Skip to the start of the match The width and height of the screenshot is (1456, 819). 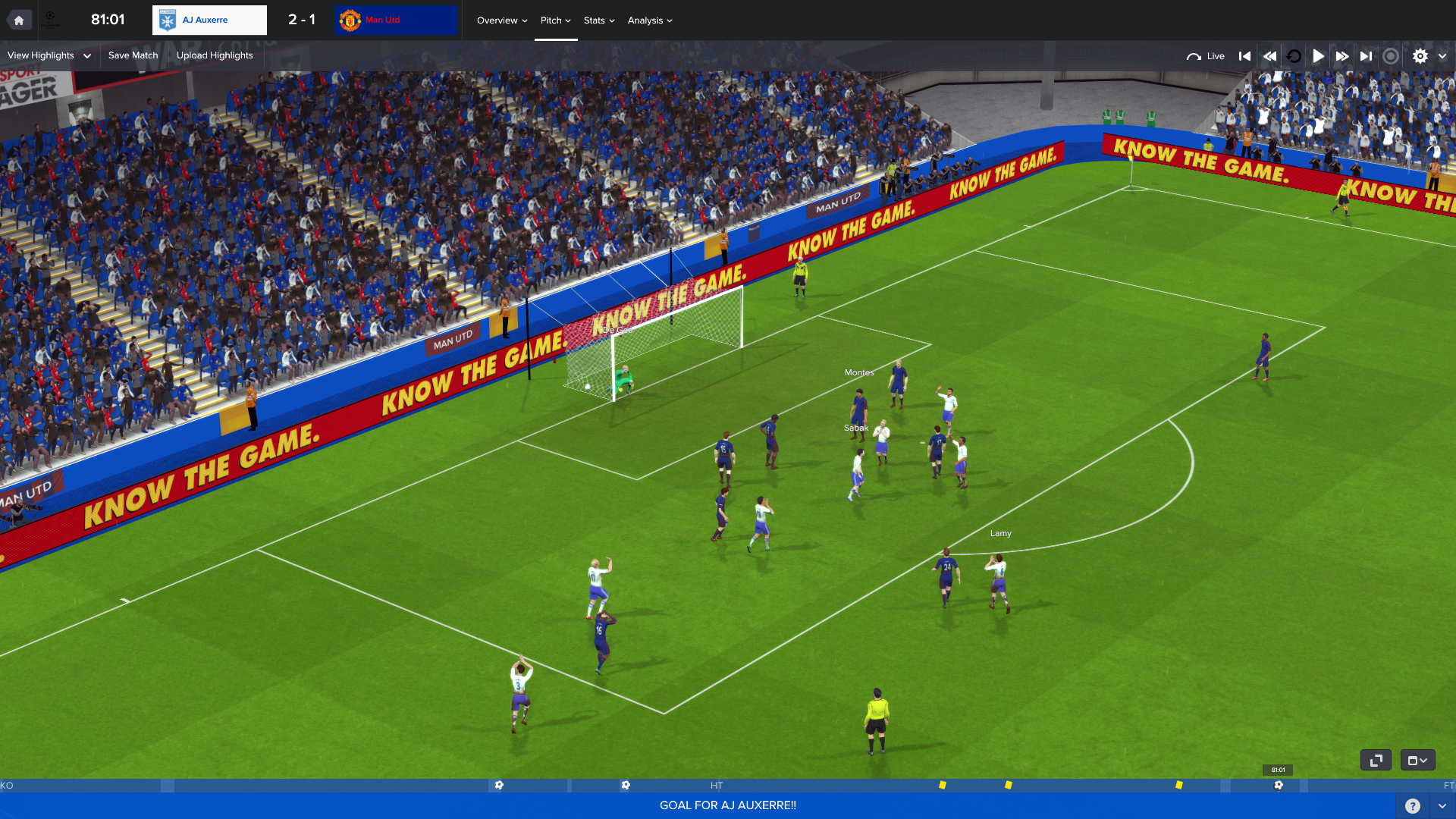(1244, 56)
